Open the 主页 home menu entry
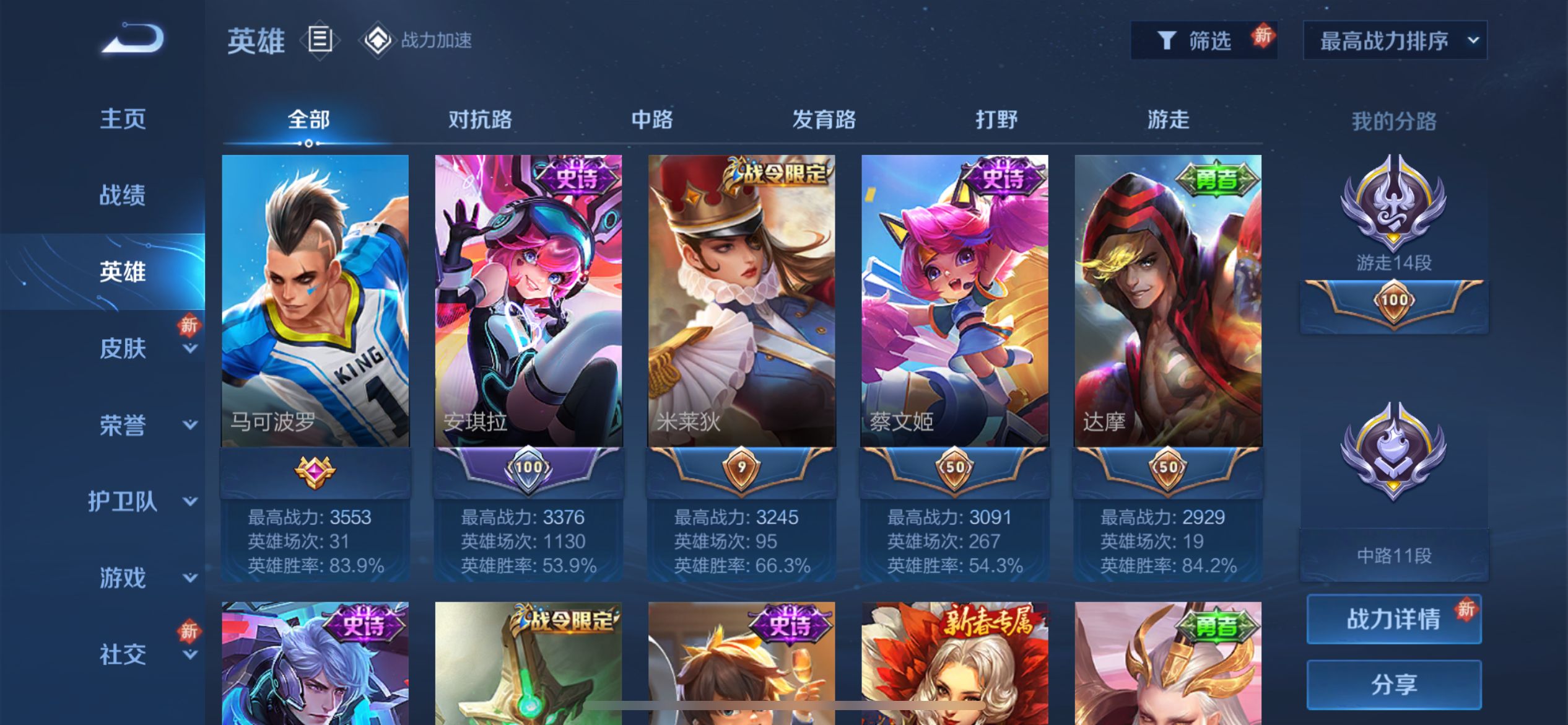Screen dimensions: 1568x725 (123, 118)
